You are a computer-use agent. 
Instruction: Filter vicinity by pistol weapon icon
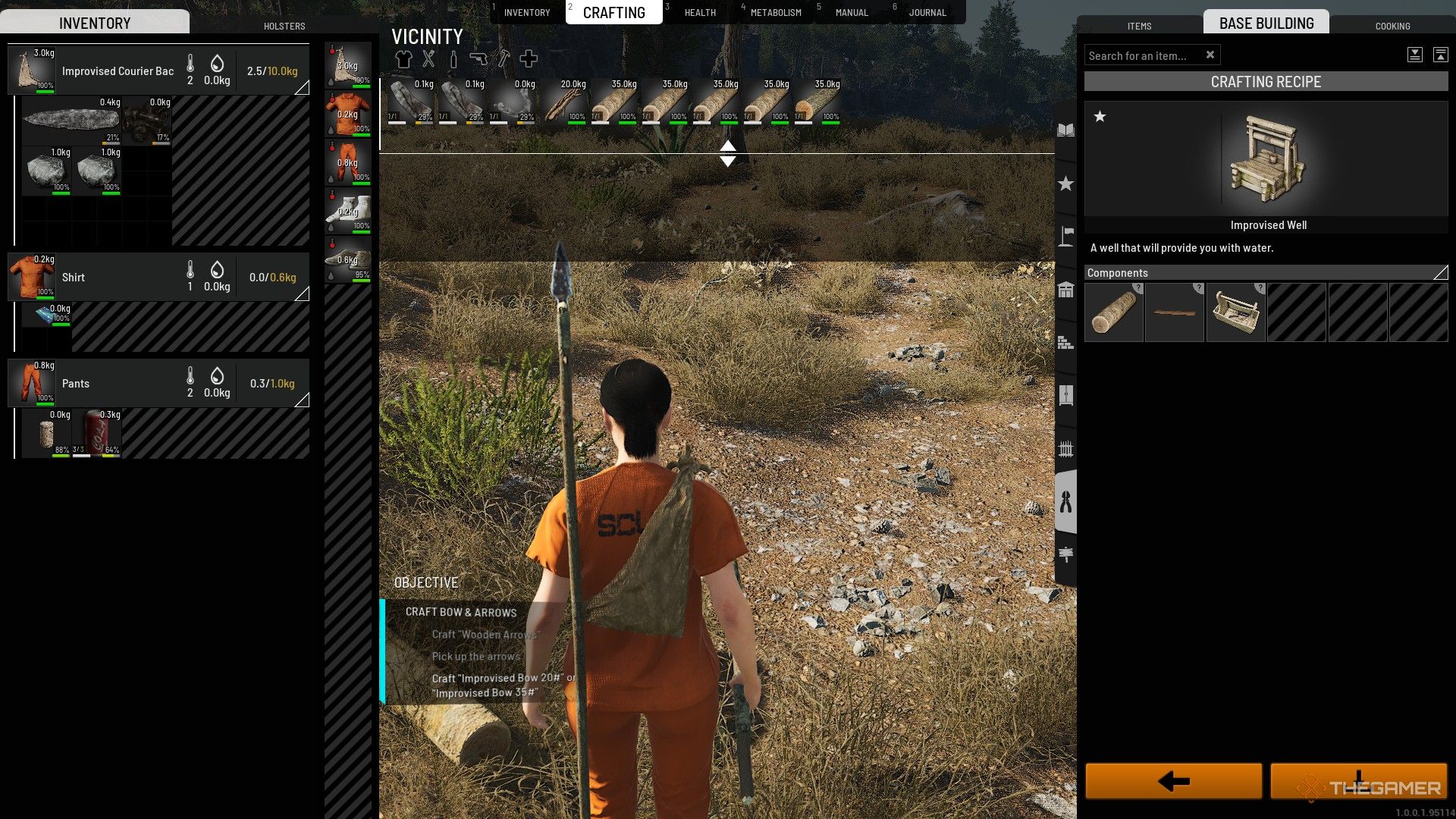pyautogui.click(x=478, y=58)
